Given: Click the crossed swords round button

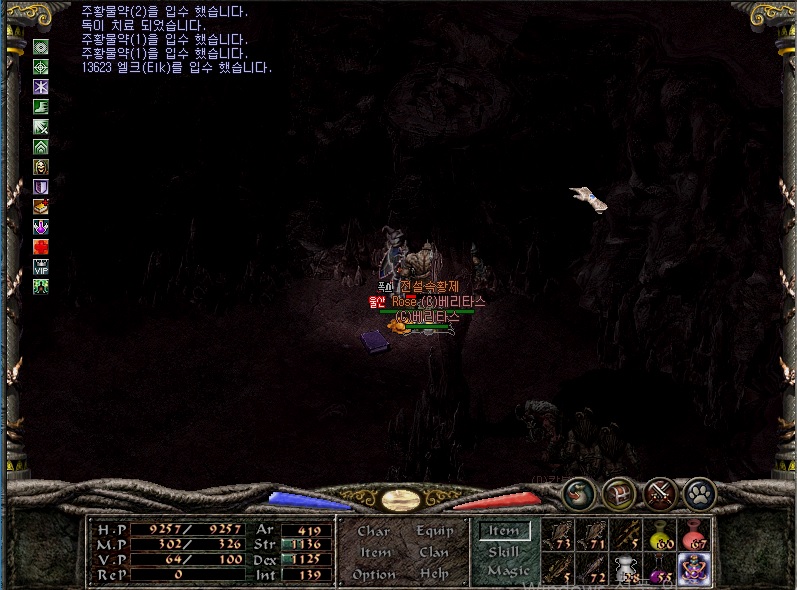Looking at the screenshot, I should tap(660, 492).
